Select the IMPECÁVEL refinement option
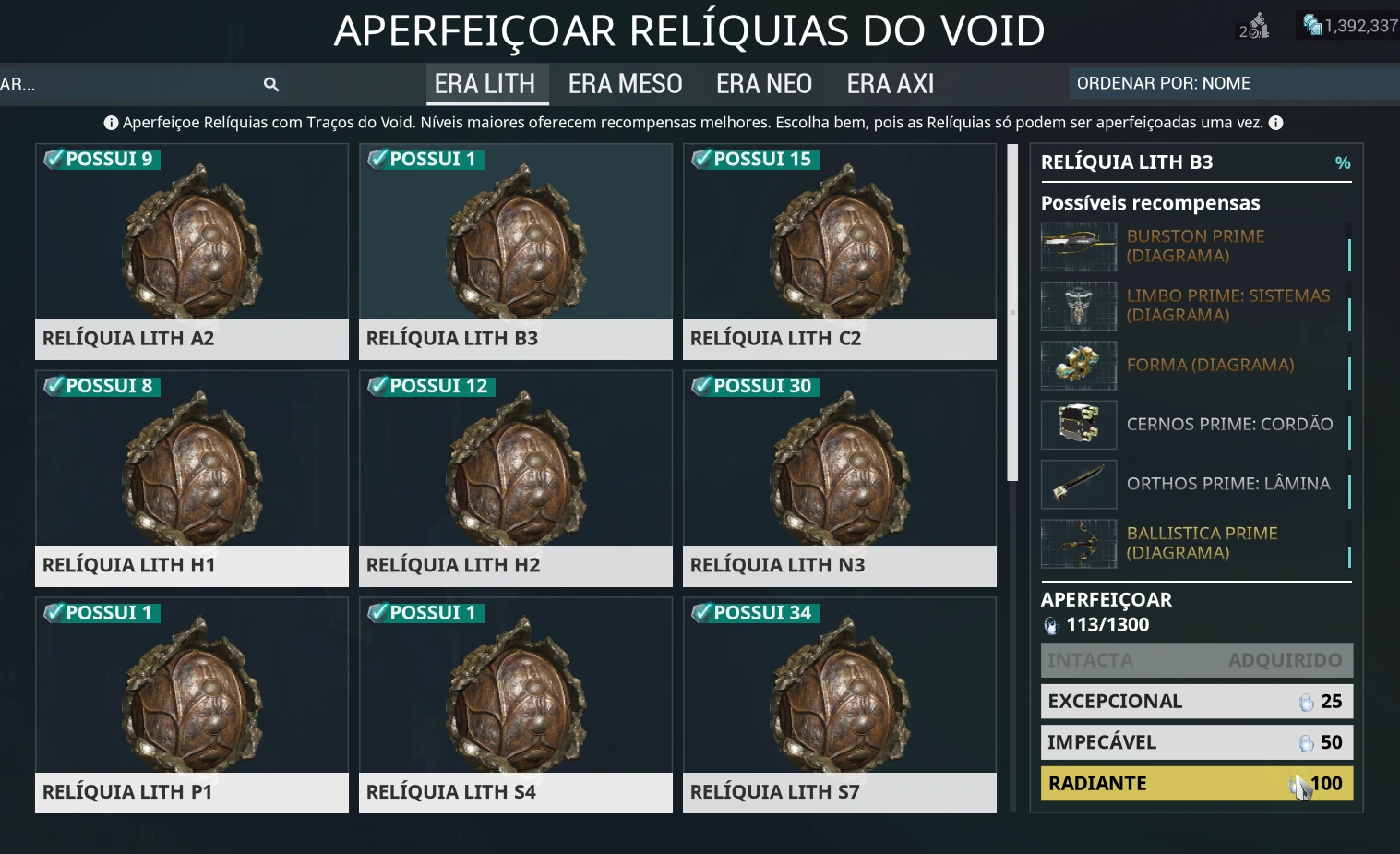 point(1196,741)
